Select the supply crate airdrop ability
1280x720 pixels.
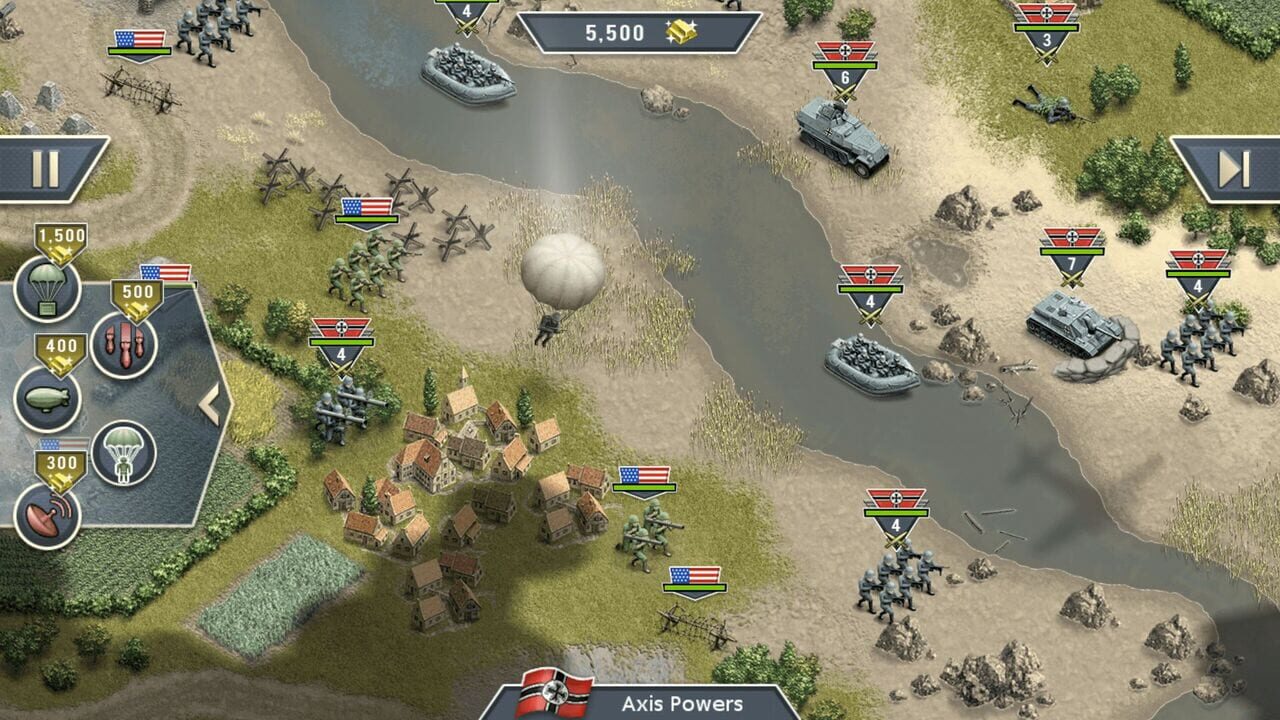coord(50,287)
